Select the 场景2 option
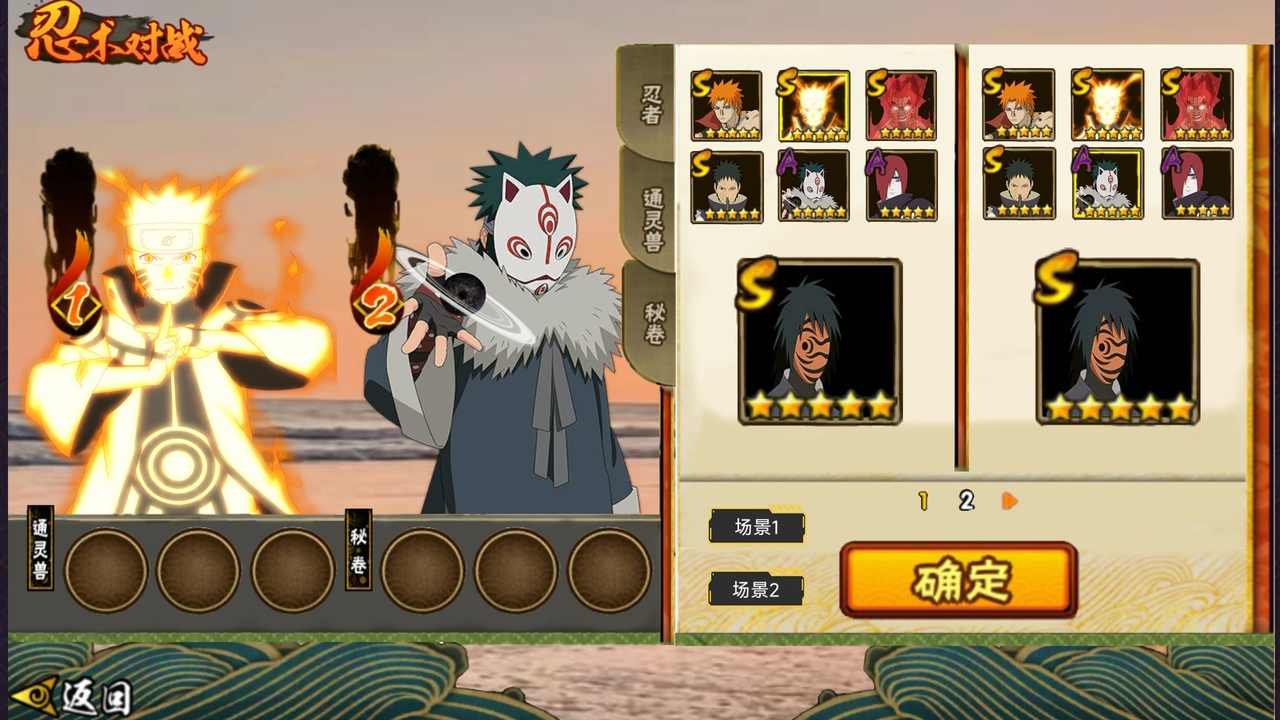 click(756, 589)
